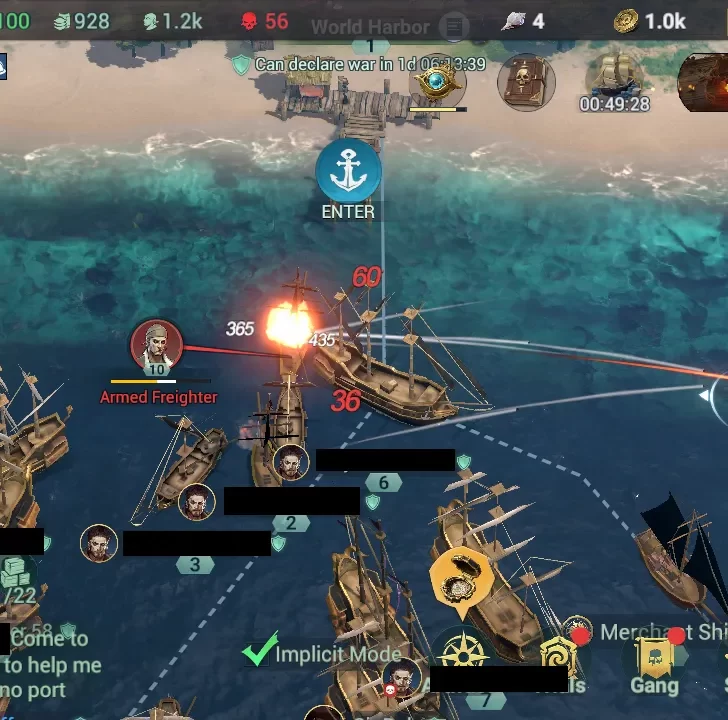This screenshot has width=728, height=720.
Task: Open the chat message about helping
Action: point(50,664)
